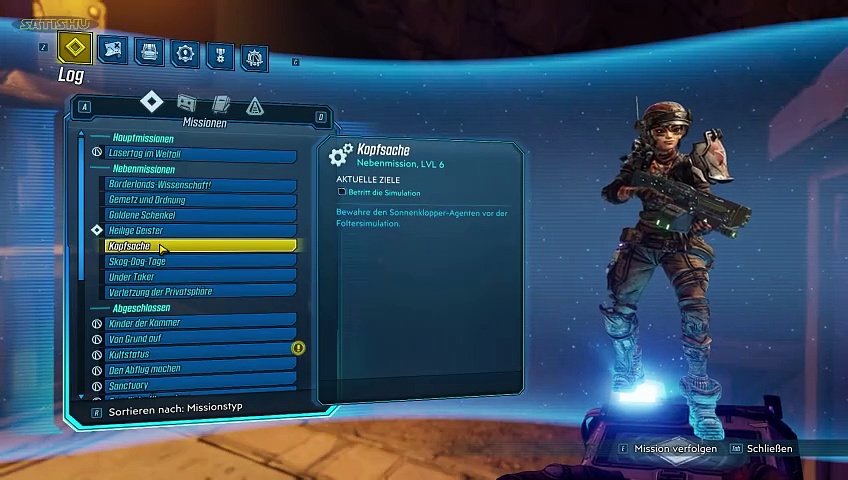Pick the Goldene Schenkel mission entry

200,215
